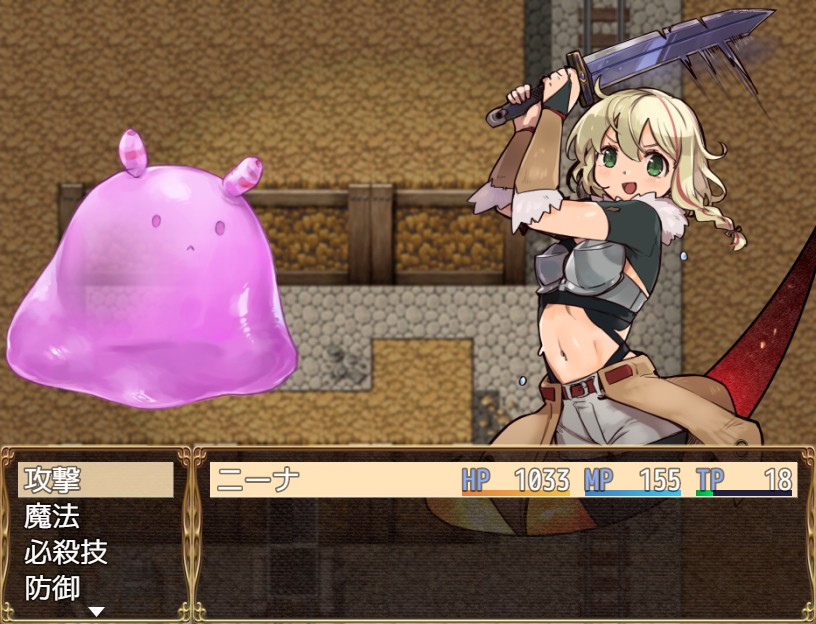Choose the 魔法 magic command

click(x=95, y=516)
